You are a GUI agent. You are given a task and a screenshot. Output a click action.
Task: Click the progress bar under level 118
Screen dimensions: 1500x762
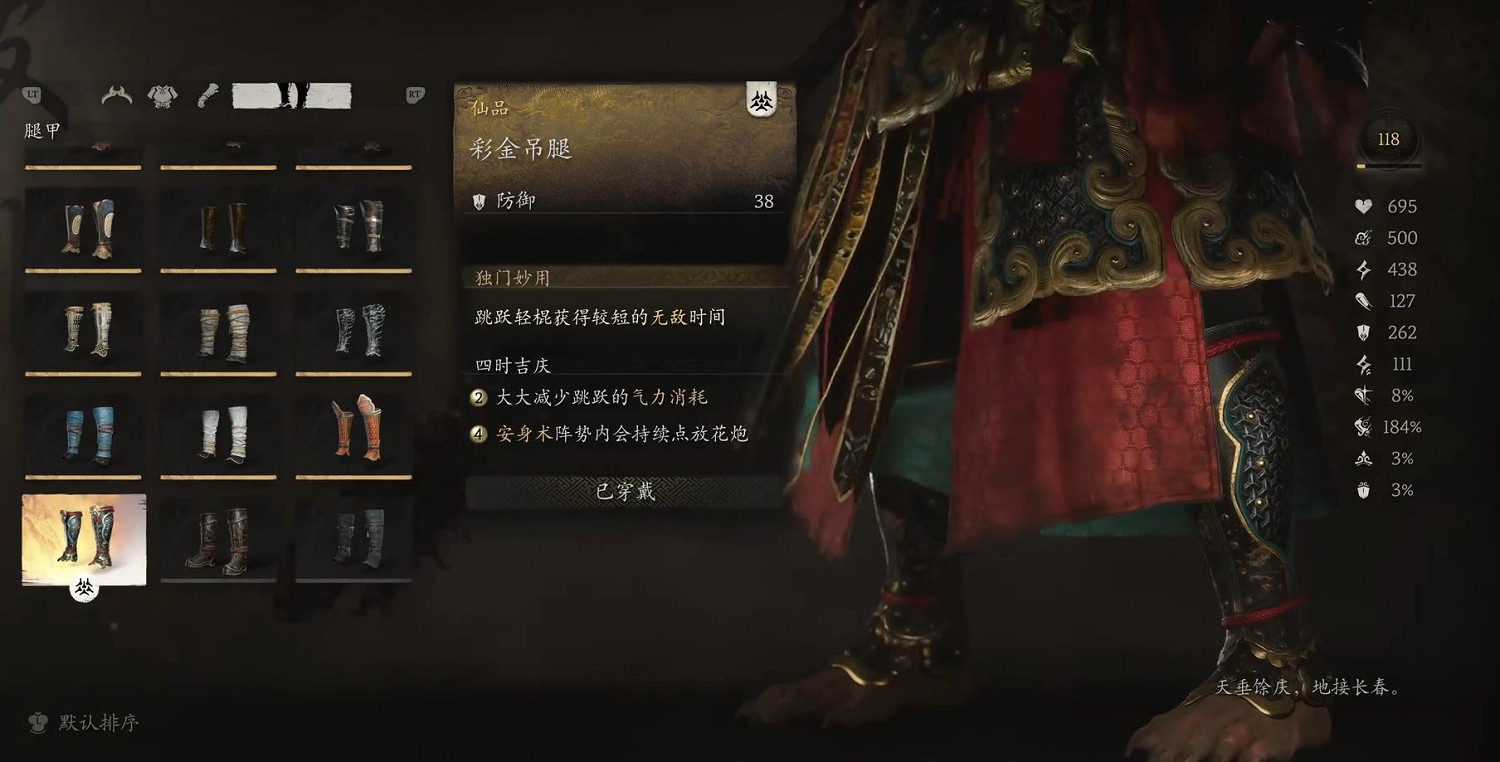pyautogui.click(x=1387, y=165)
